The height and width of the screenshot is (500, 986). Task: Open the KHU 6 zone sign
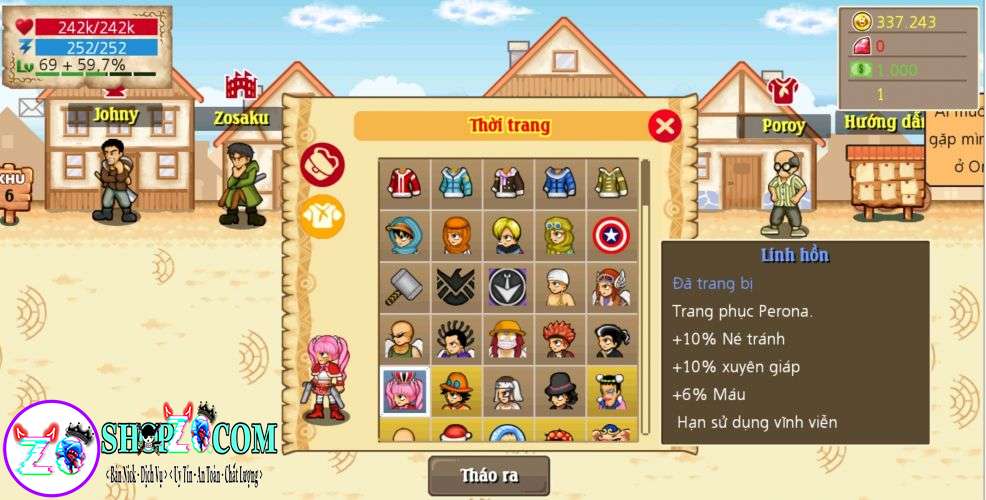coord(13,188)
